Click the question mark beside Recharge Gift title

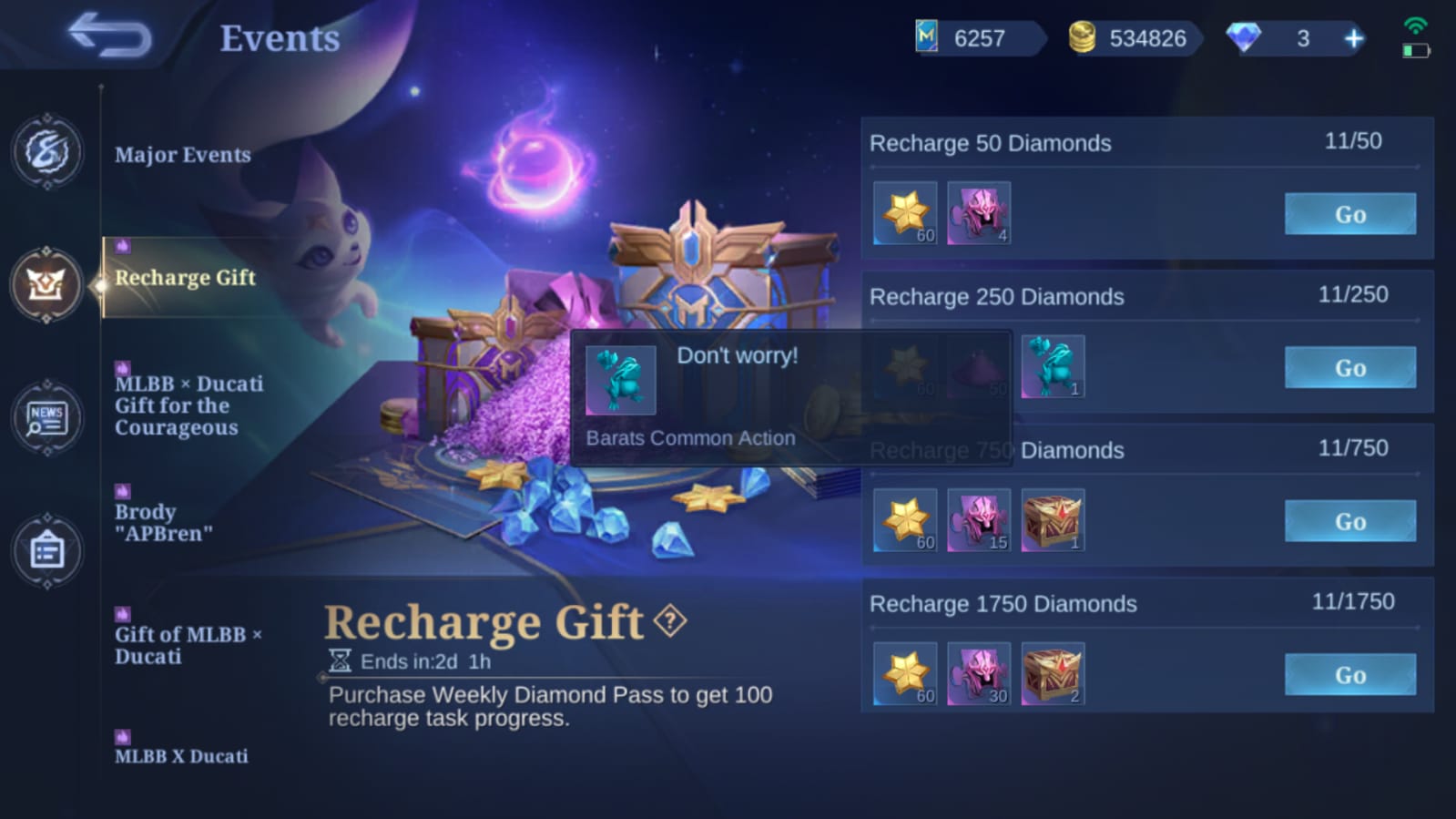tap(669, 622)
